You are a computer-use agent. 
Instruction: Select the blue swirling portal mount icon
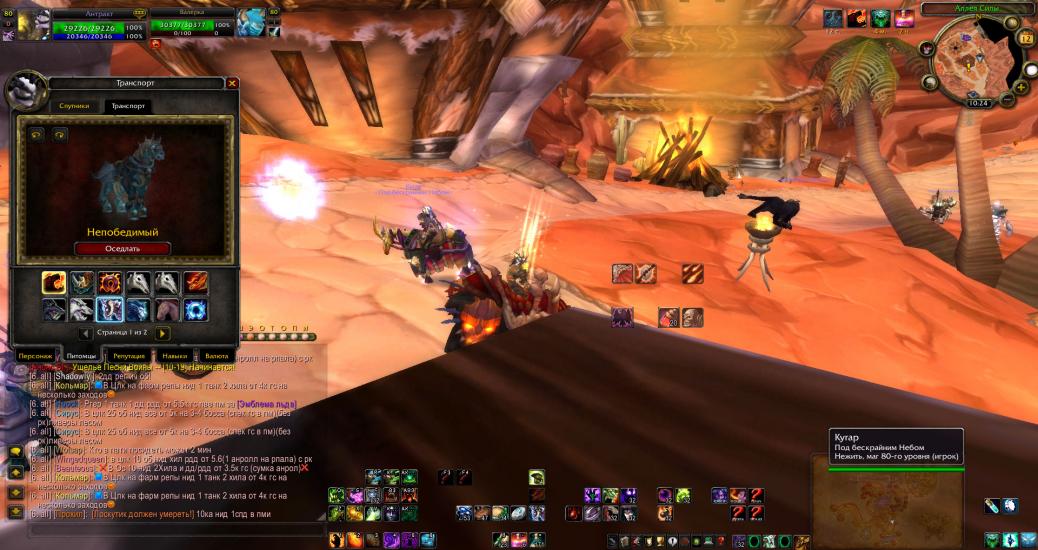pyautogui.click(x=195, y=310)
